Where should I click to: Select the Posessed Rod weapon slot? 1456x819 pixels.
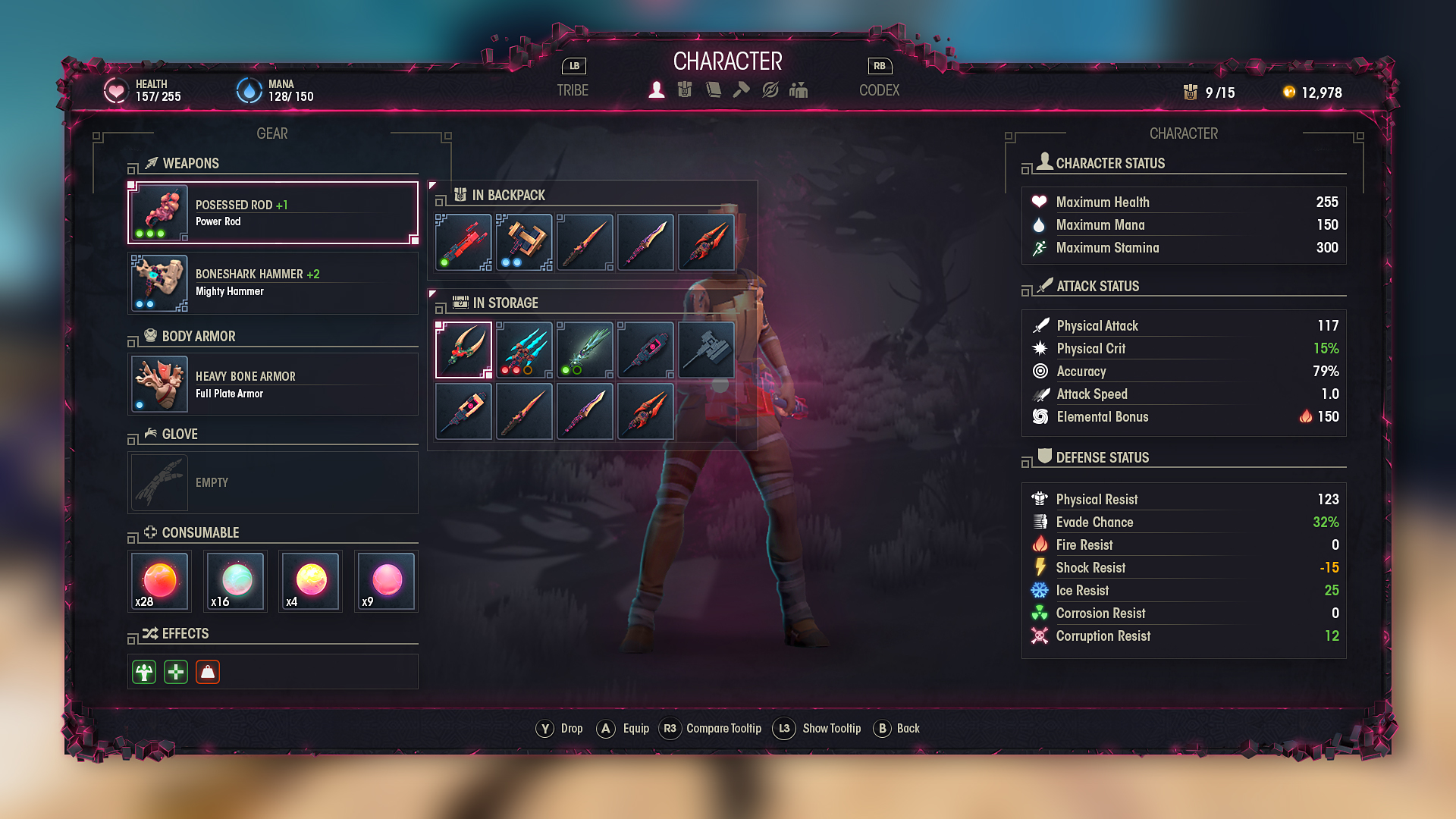273,213
